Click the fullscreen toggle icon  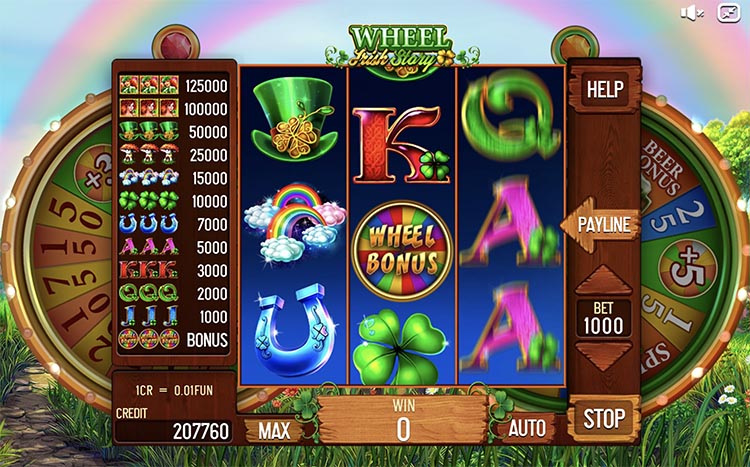(x=726, y=13)
